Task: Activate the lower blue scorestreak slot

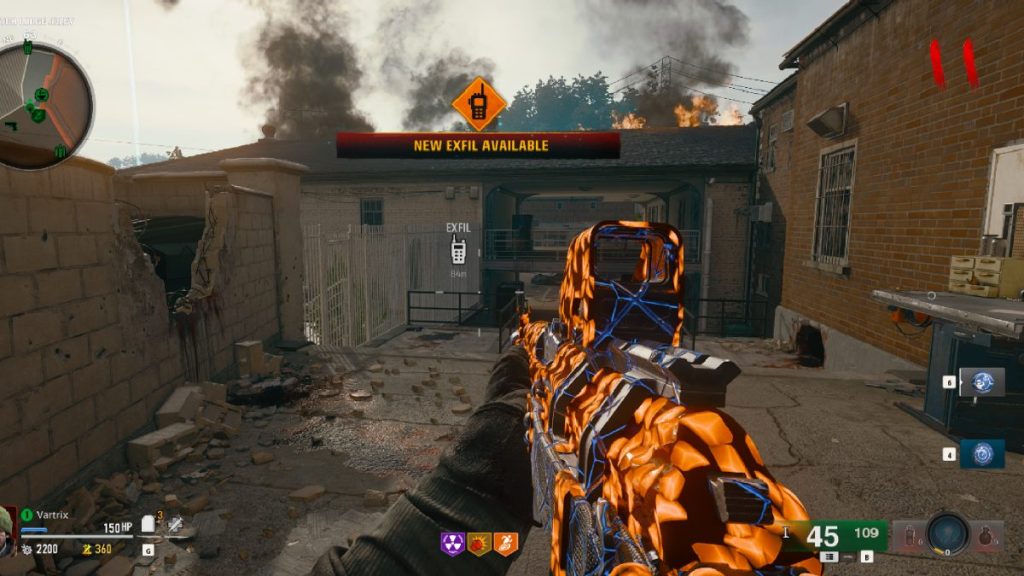Action: [x=982, y=454]
